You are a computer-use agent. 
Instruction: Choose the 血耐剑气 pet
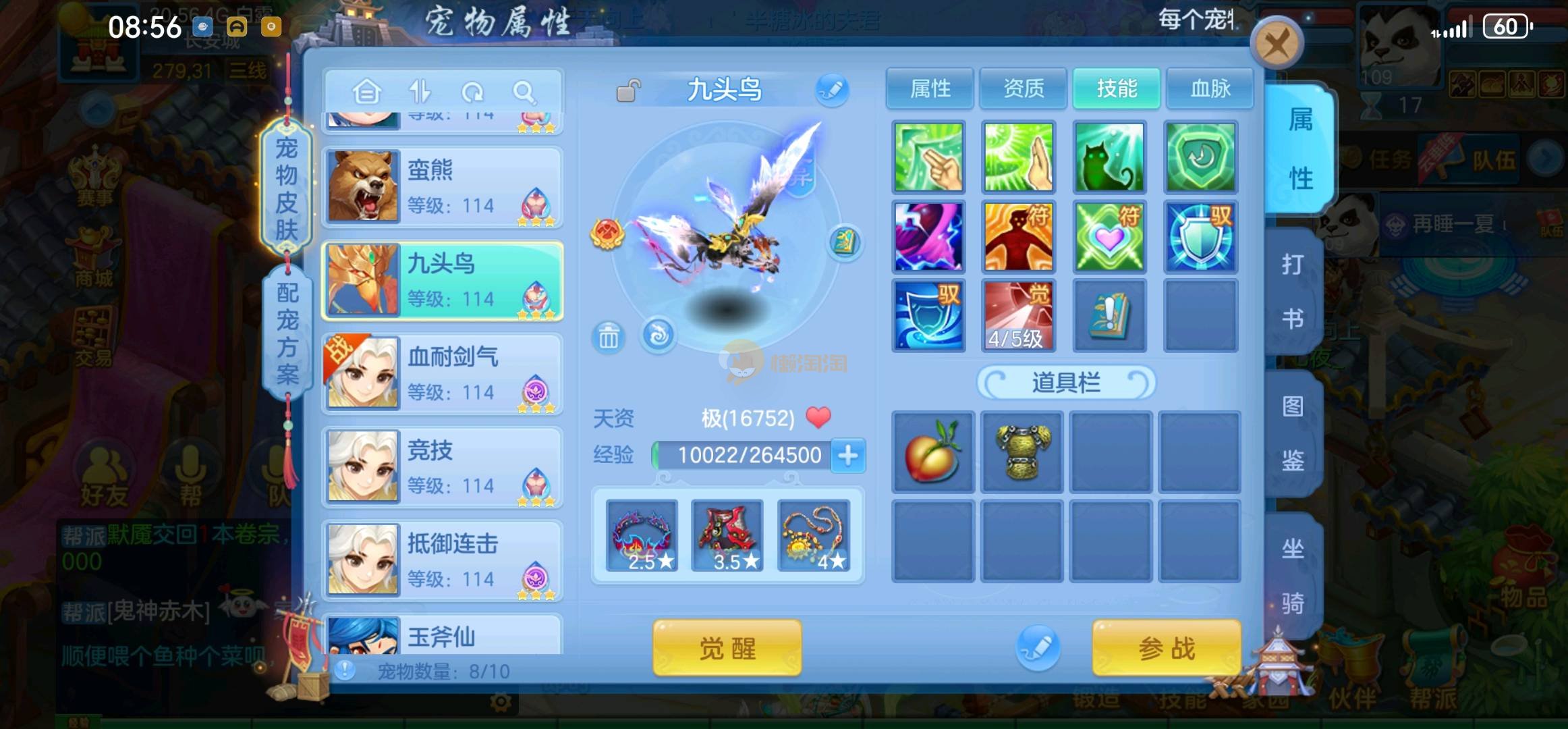pyautogui.click(x=443, y=373)
